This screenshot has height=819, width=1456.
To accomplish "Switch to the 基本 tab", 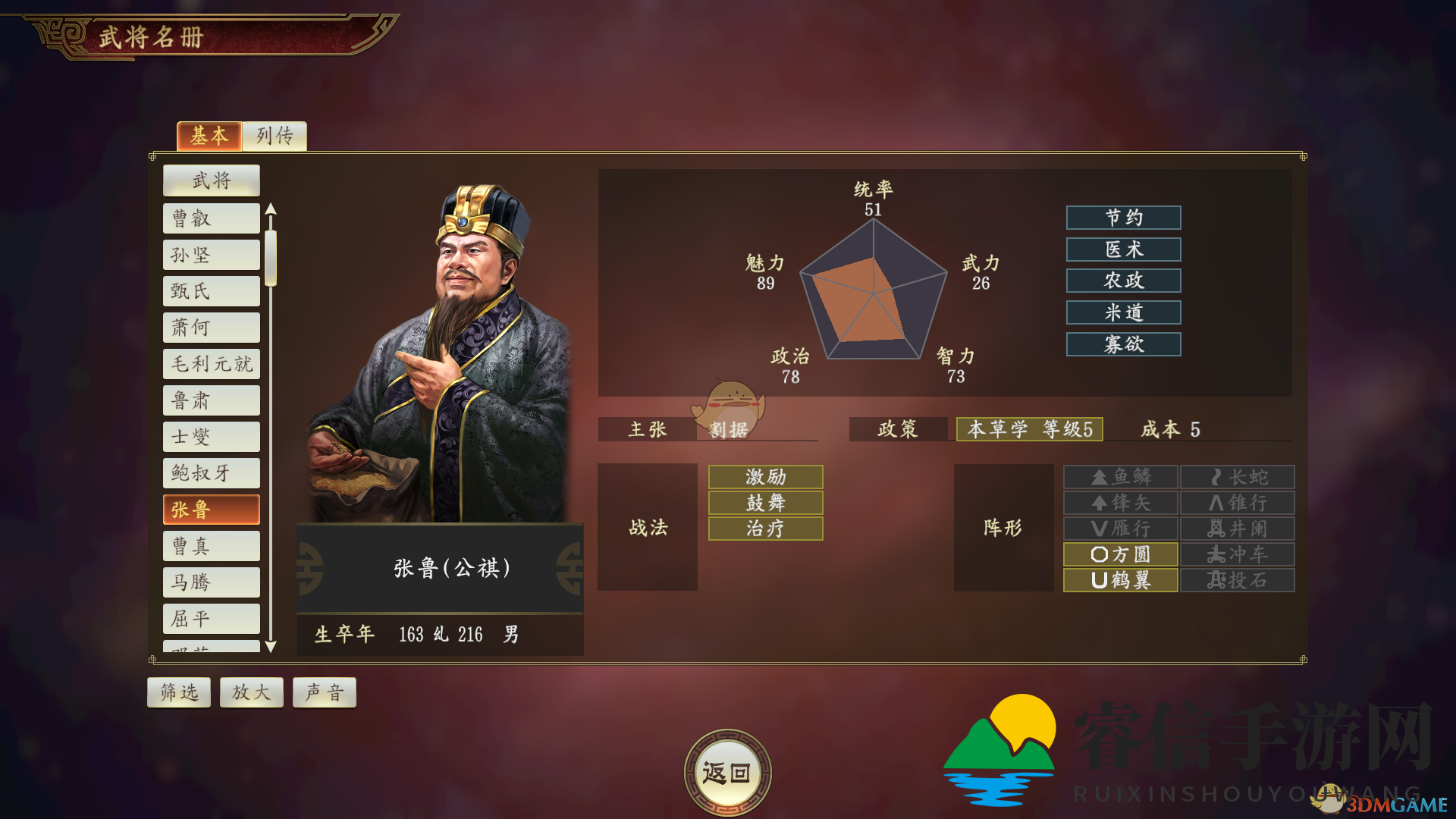I will tap(209, 136).
